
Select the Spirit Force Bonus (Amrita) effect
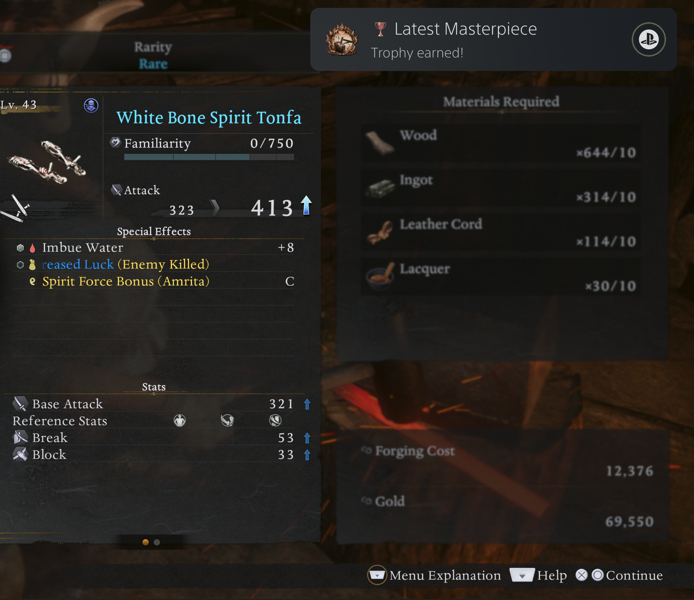126,282
